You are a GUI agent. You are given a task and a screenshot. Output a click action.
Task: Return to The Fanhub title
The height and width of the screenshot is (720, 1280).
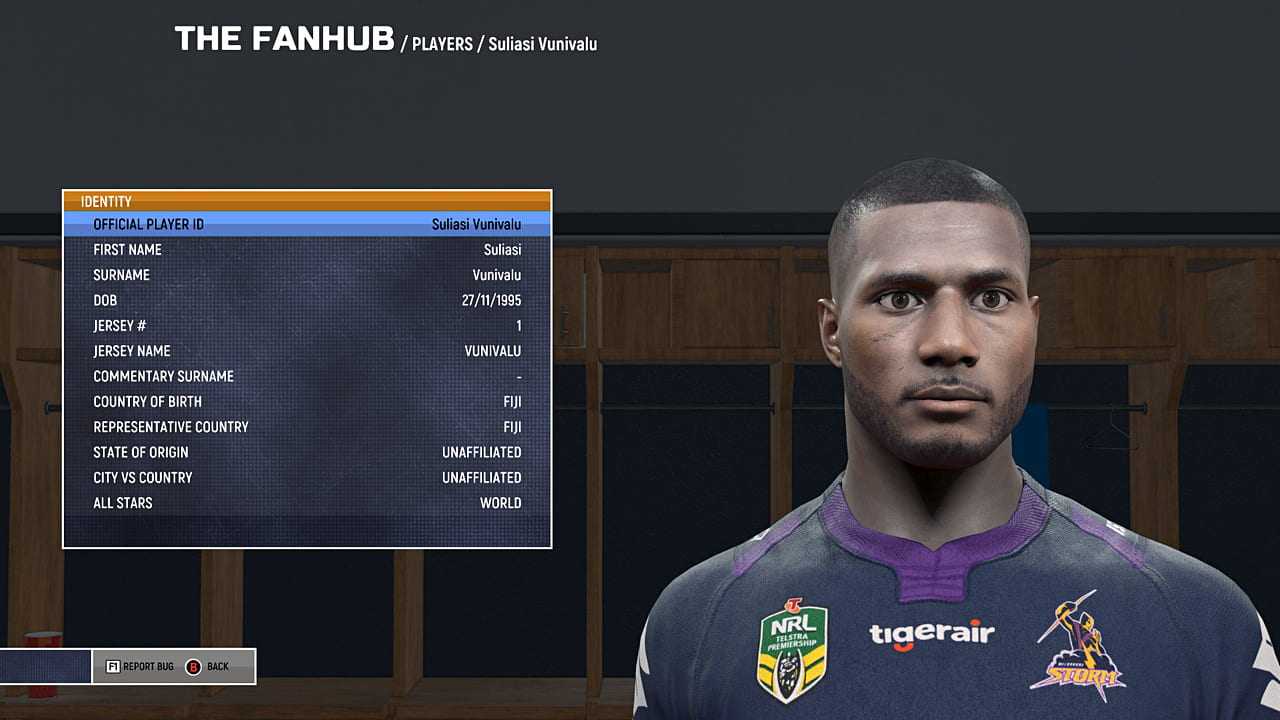[x=284, y=39]
